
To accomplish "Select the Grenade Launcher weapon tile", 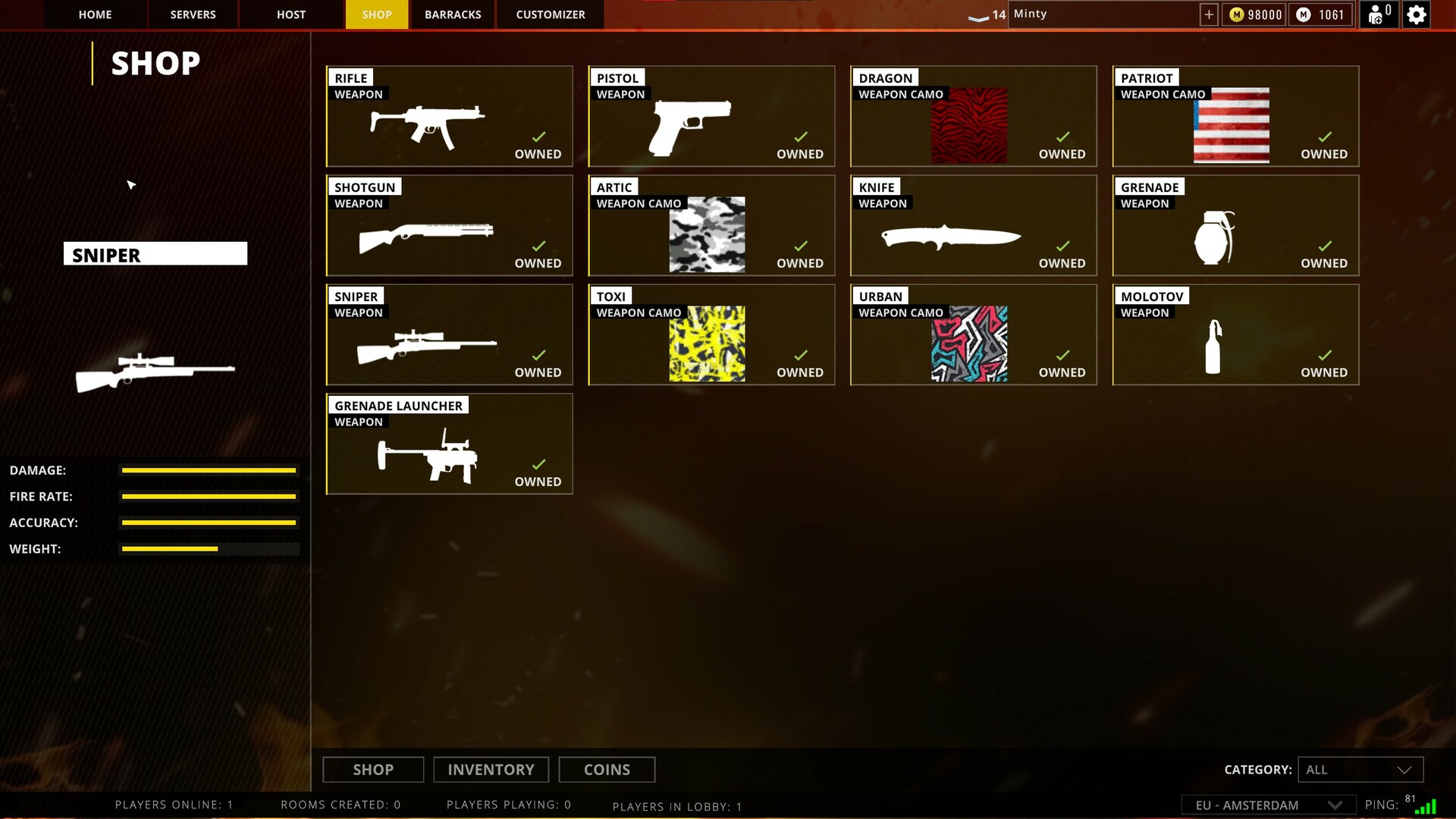I will [449, 444].
